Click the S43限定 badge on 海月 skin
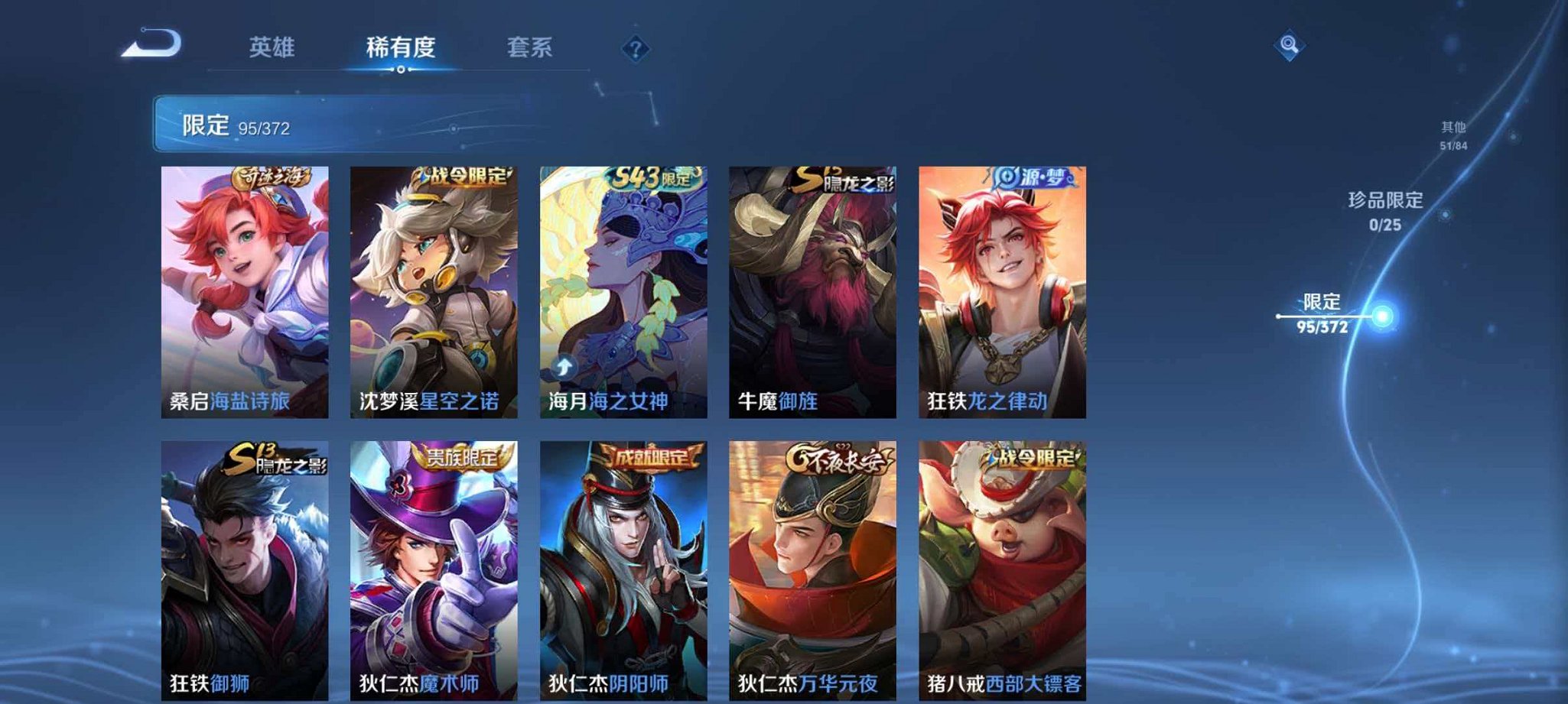Image resolution: width=1568 pixels, height=704 pixels. [656, 177]
